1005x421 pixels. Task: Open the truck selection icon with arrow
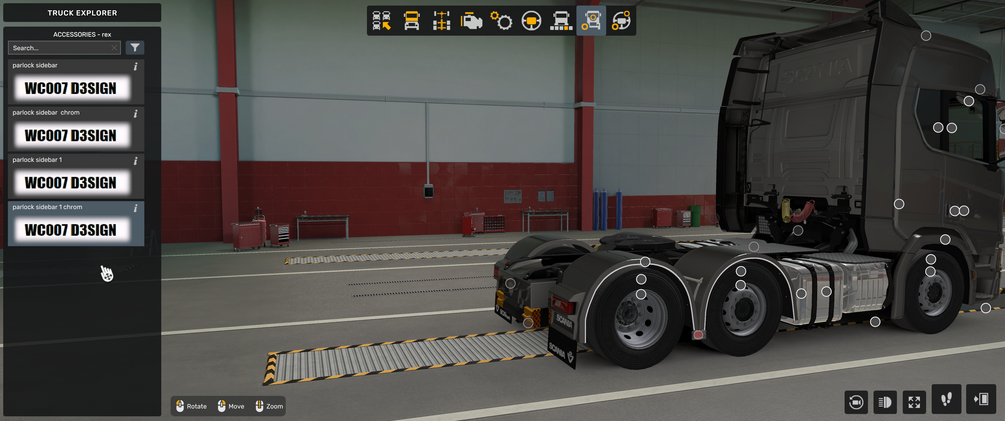[x=381, y=20]
